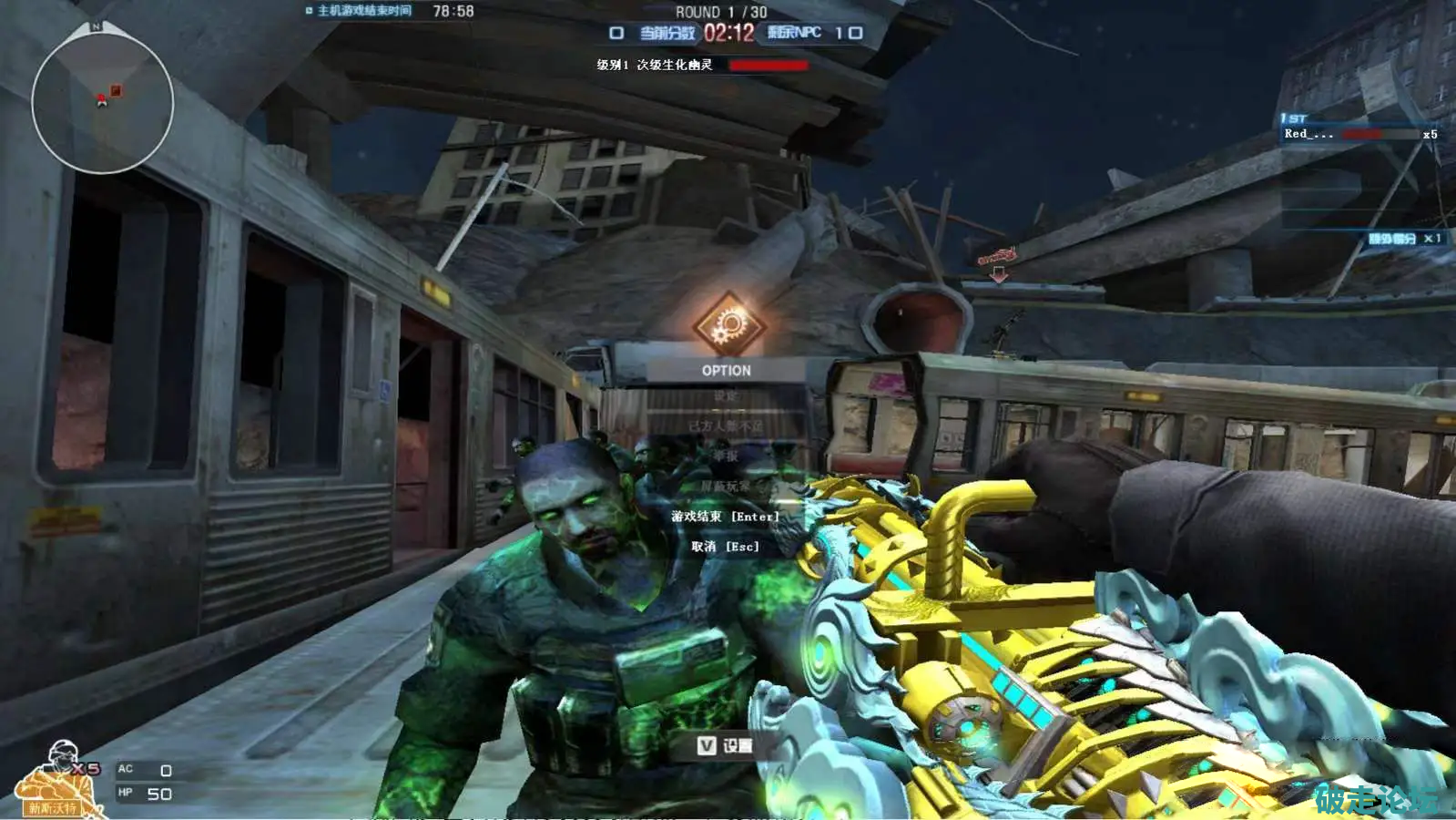The width and height of the screenshot is (1456, 820).
Task: Choose 游戏结束 to end the game
Action: pyautogui.click(x=726, y=517)
